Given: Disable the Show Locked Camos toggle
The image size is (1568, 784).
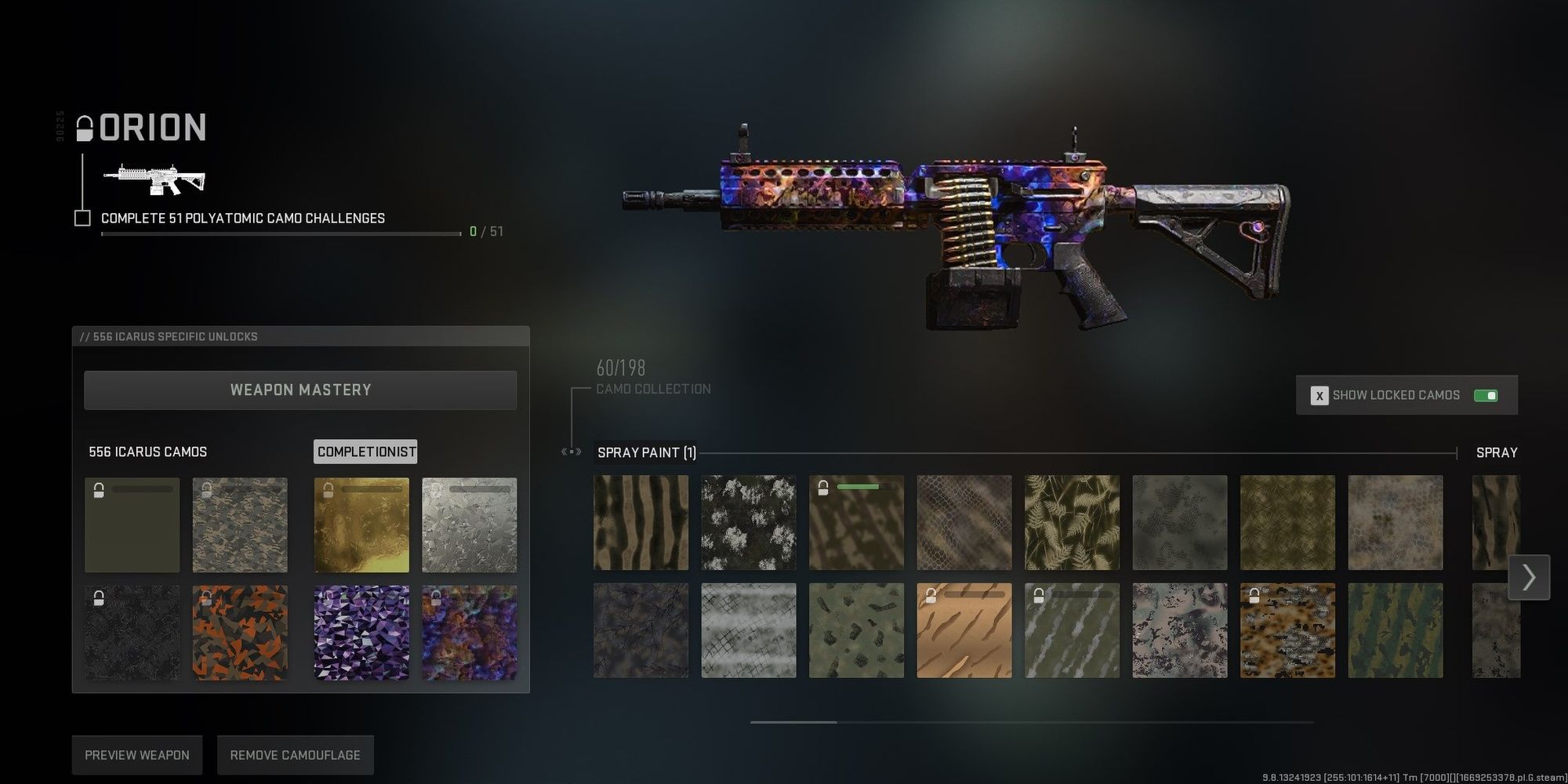Looking at the screenshot, I should tap(1487, 395).
